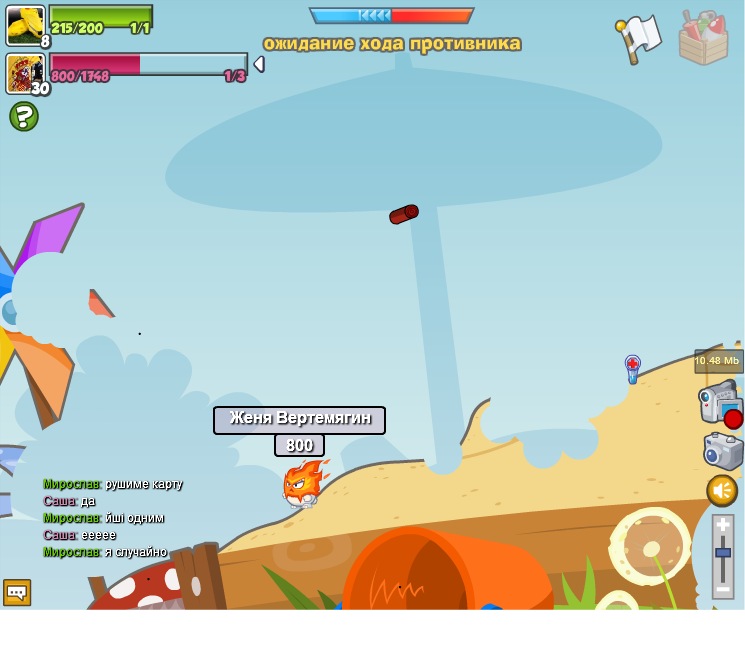Open the weapons crate inventory
This screenshot has width=745, height=650.
tap(703, 38)
